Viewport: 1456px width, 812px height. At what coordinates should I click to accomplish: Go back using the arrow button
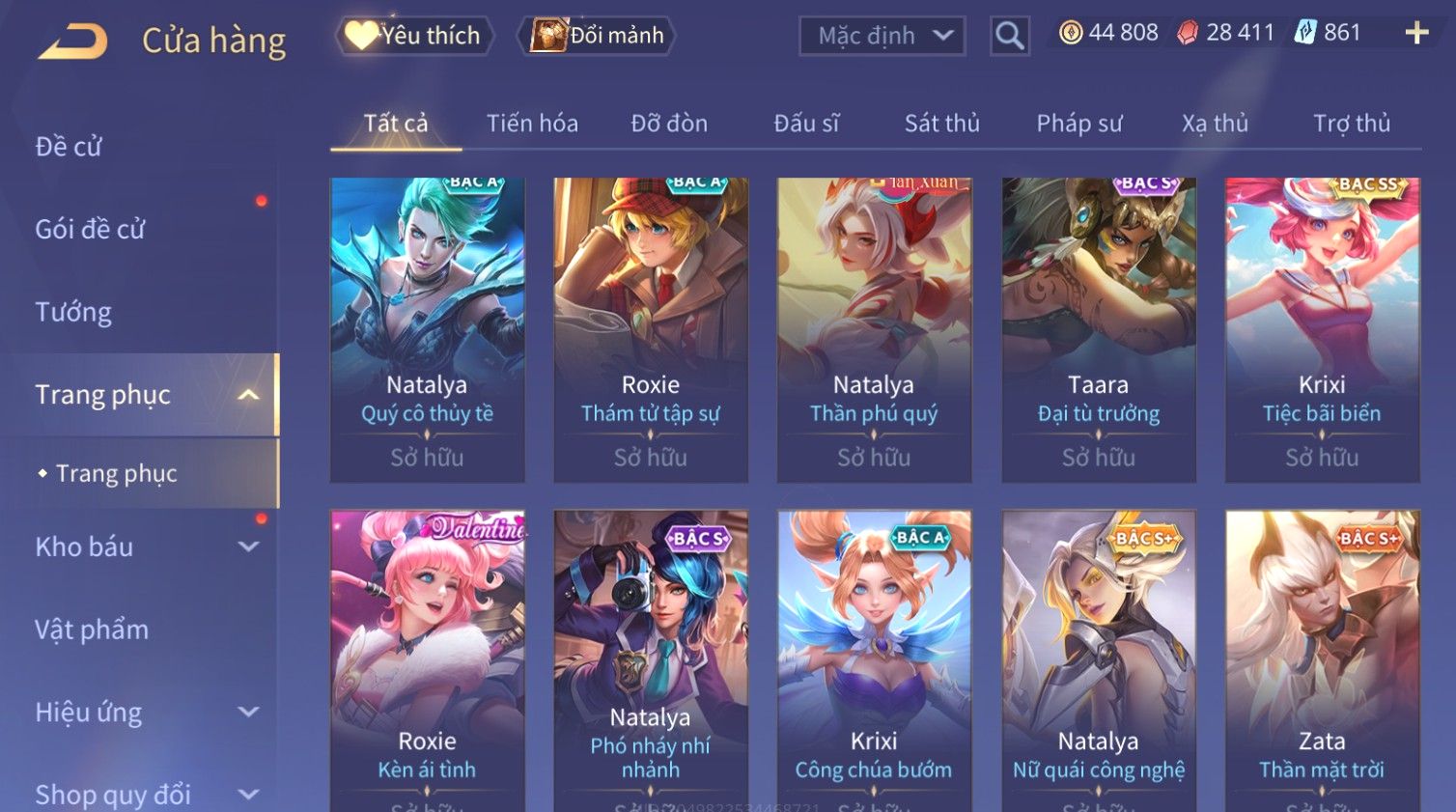(x=72, y=41)
